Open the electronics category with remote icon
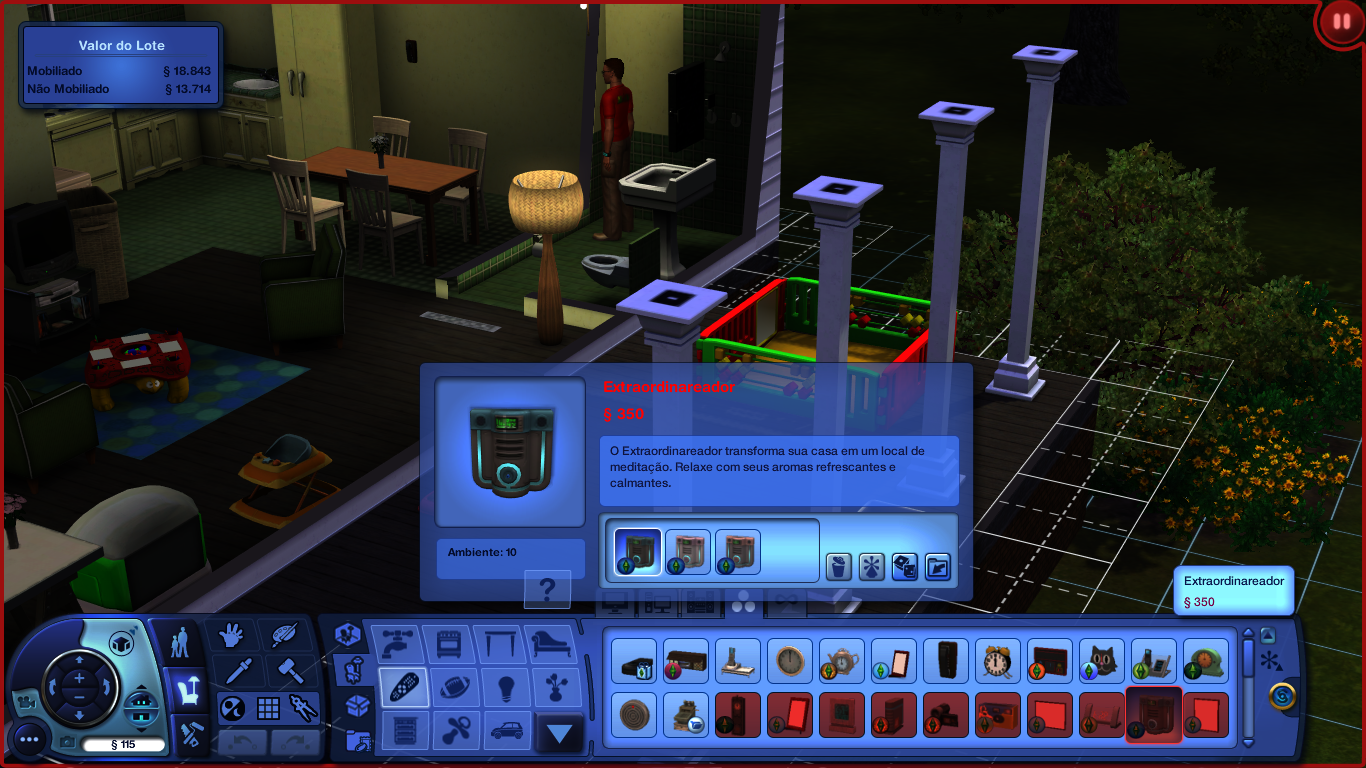The image size is (1366, 768). [x=404, y=688]
